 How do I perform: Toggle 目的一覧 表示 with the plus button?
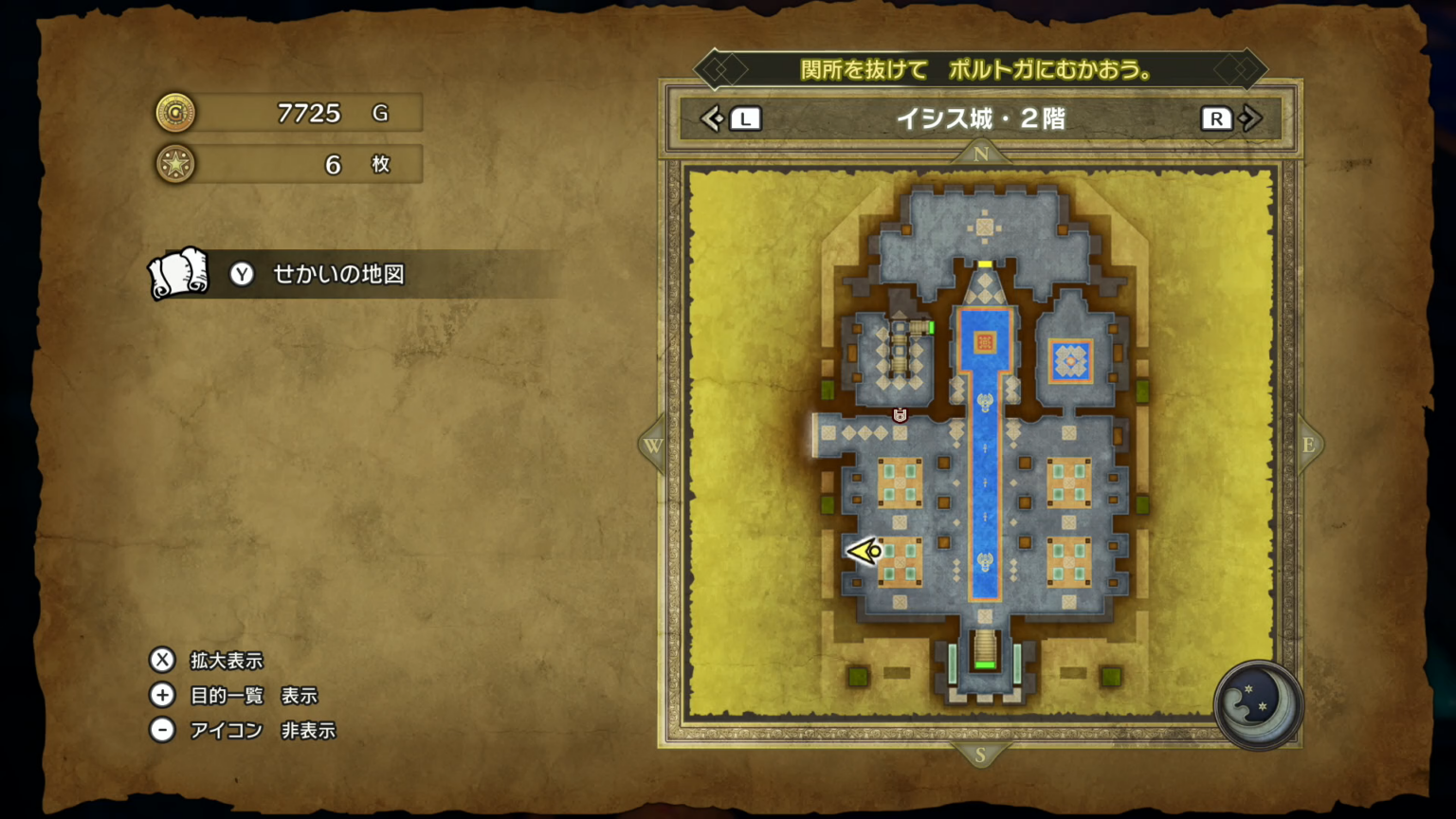[162, 695]
